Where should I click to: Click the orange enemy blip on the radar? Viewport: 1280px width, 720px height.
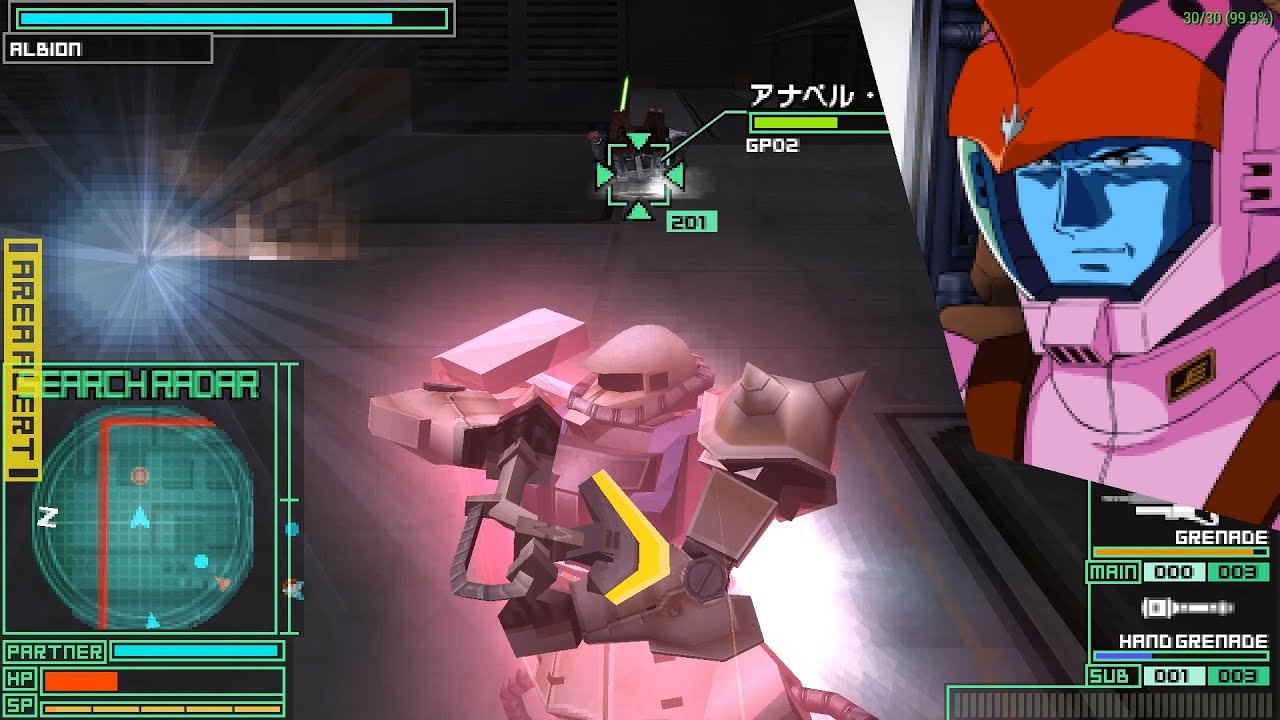click(141, 477)
